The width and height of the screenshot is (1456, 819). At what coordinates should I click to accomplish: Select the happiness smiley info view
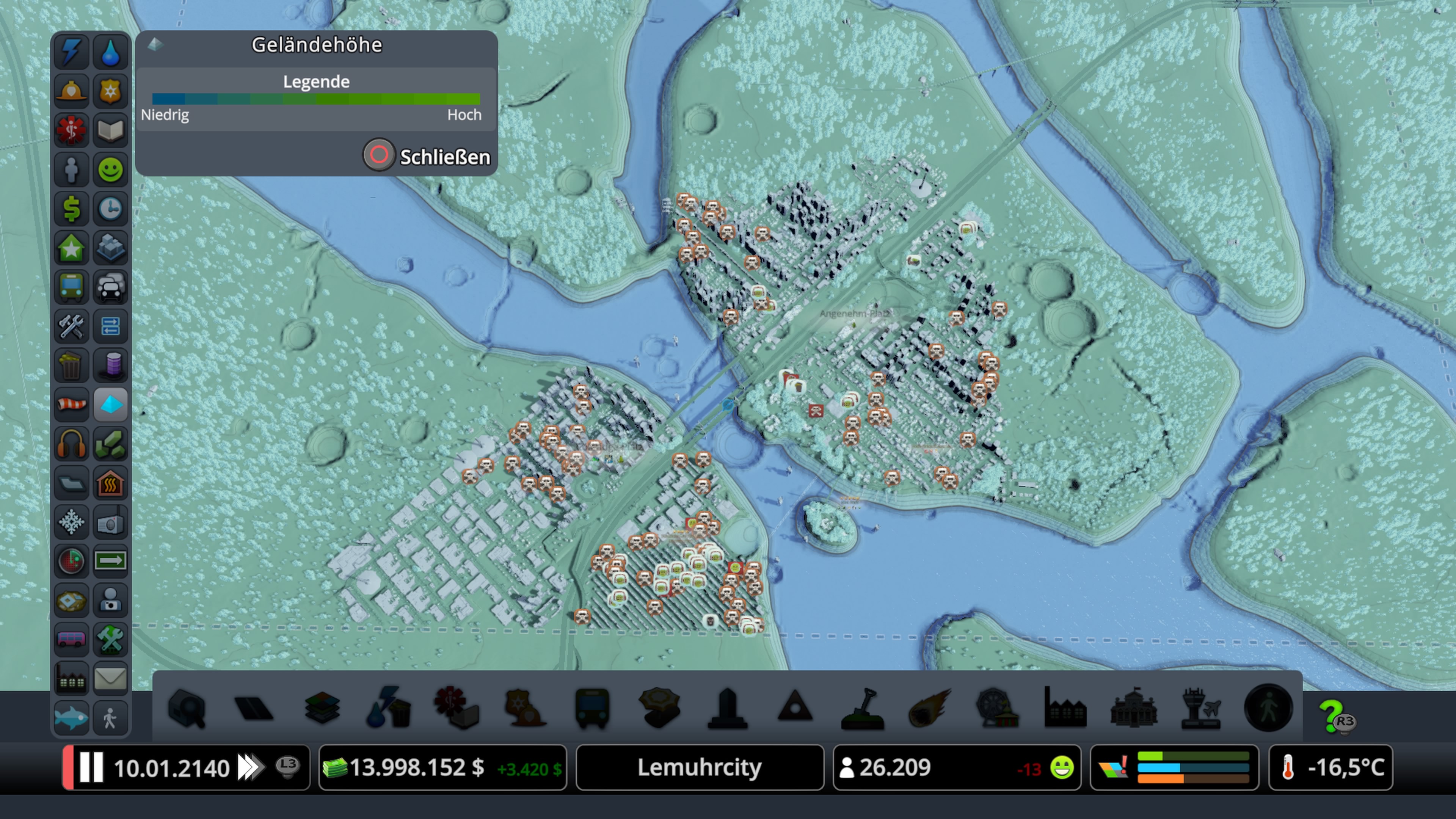point(111,169)
